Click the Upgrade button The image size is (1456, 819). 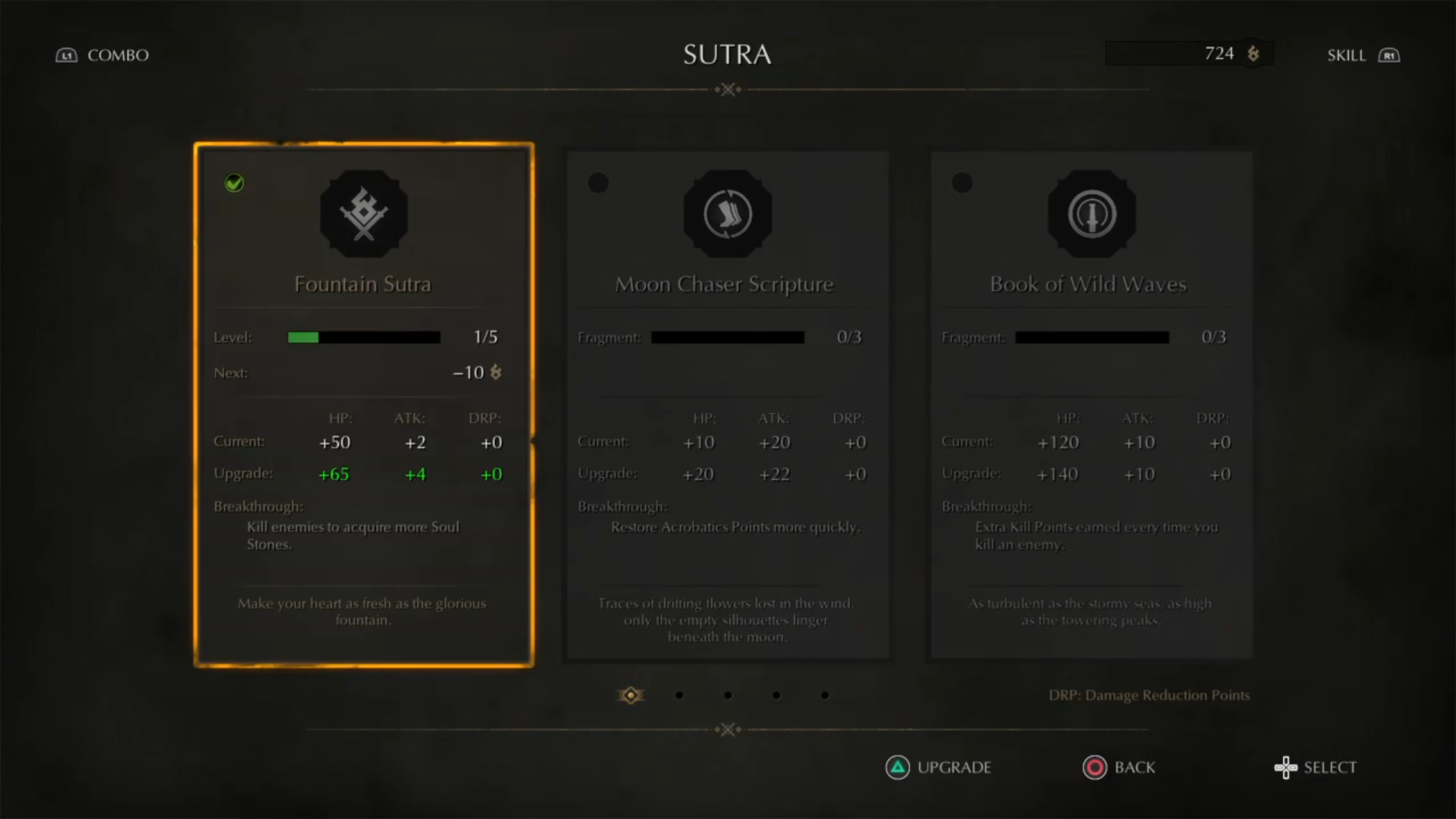click(x=938, y=767)
